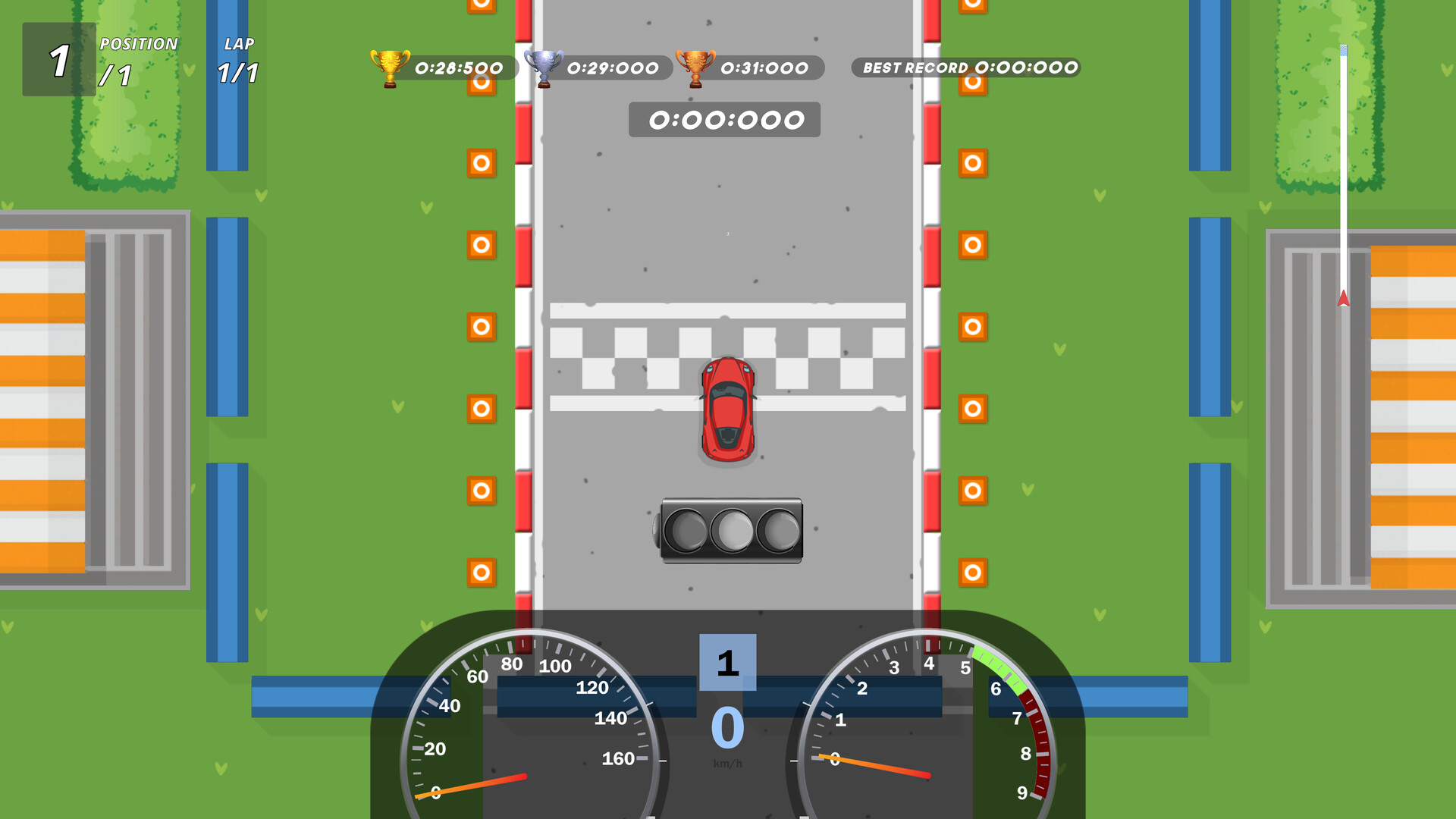Click the red race car
Image resolution: width=1456 pixels, height=819 pixels.
pyautogui.click(x=727, y=407)
